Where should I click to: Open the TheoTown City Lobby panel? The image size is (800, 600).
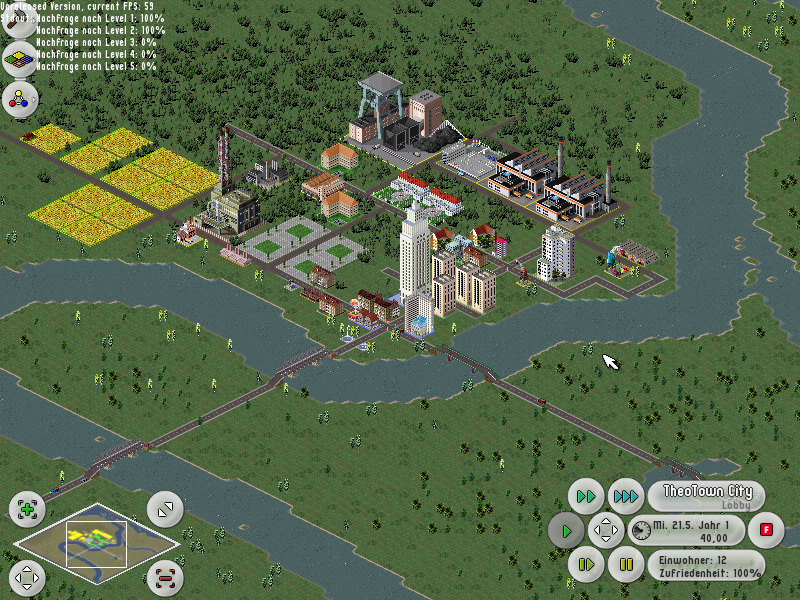[x=706, y=497]
